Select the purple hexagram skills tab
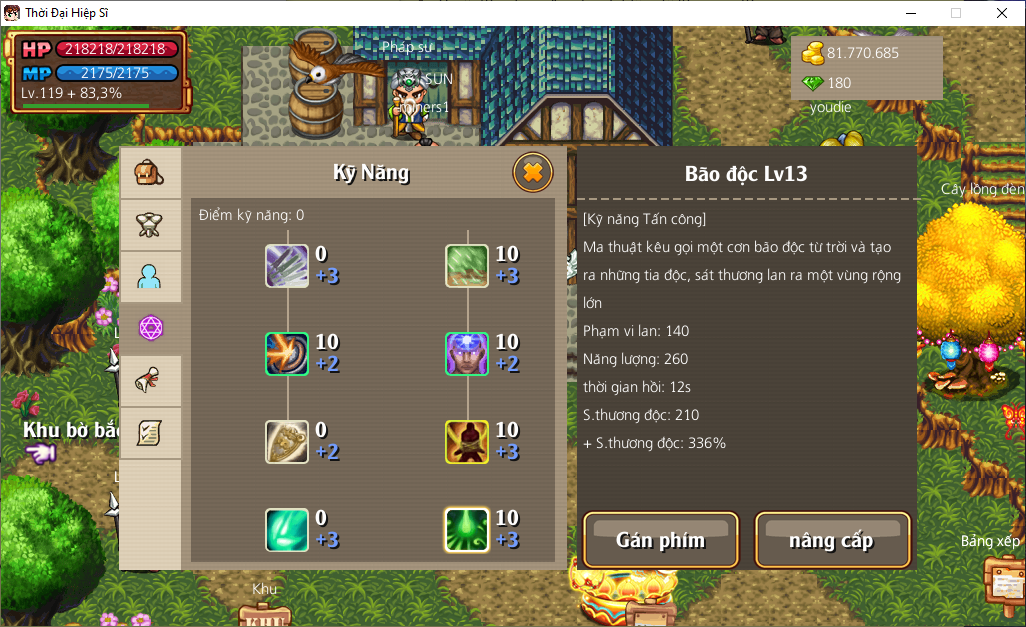1026x627 pixels. pos(150,328)
